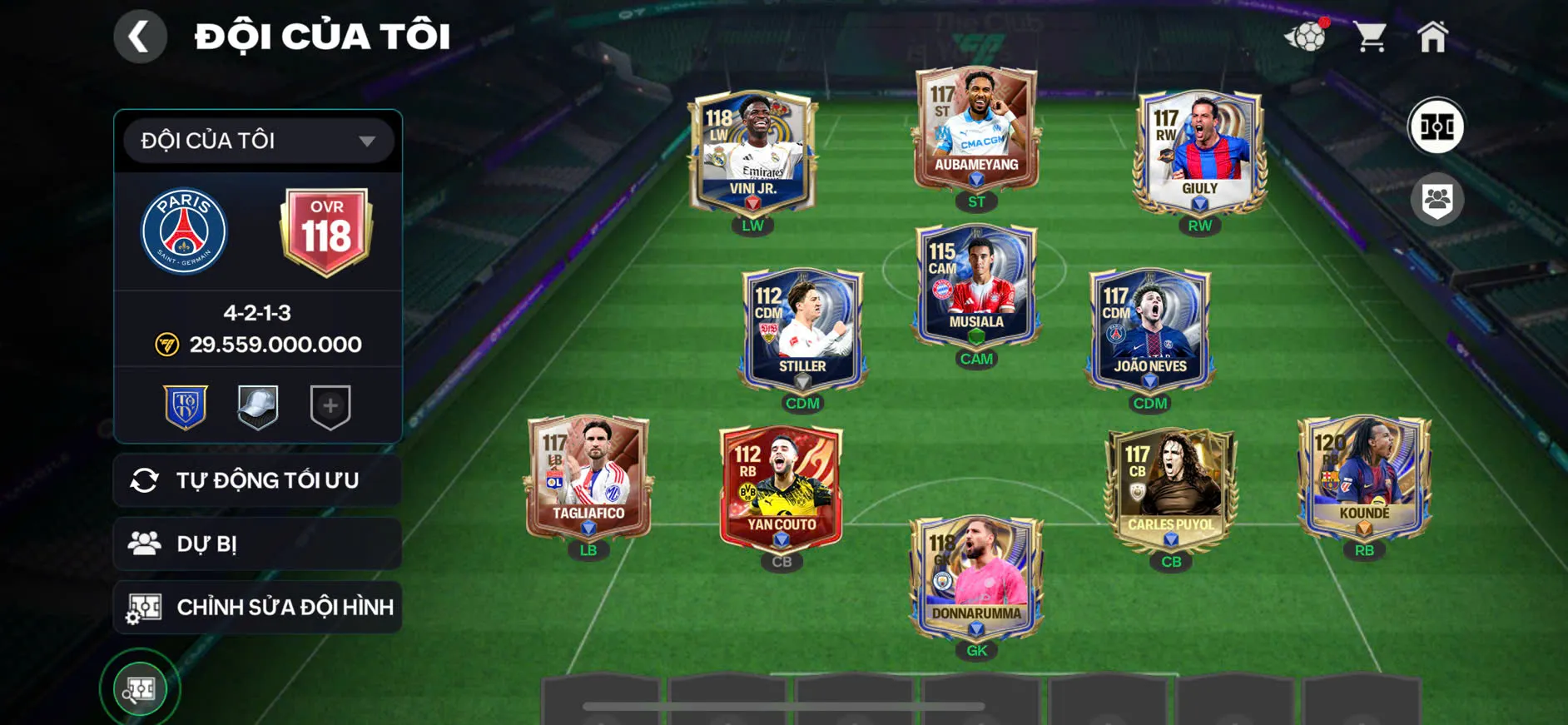Pick the Koundé RB card

tap(1364, 477)
